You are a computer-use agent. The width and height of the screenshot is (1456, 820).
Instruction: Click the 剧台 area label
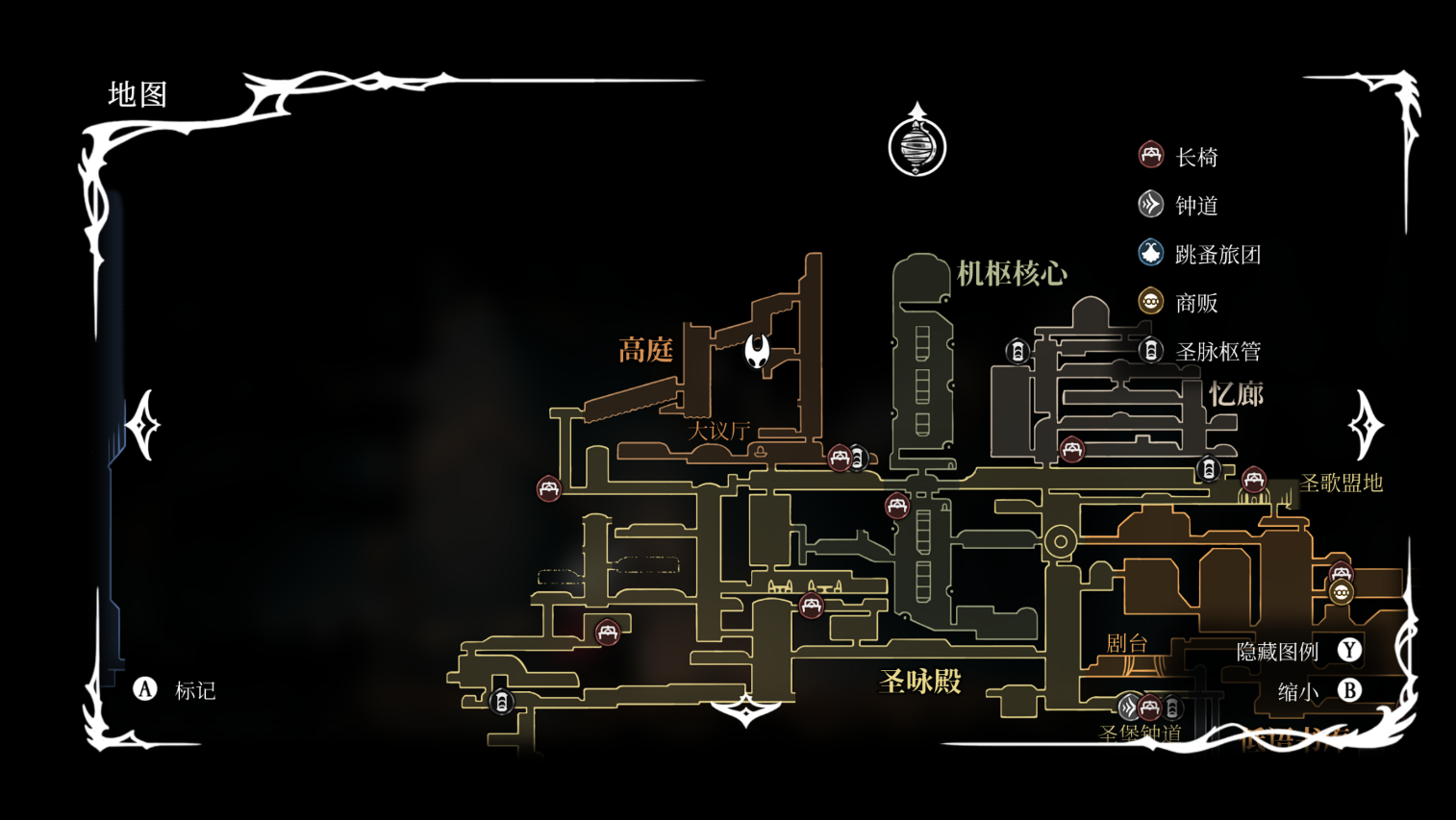coord(1126,643)
